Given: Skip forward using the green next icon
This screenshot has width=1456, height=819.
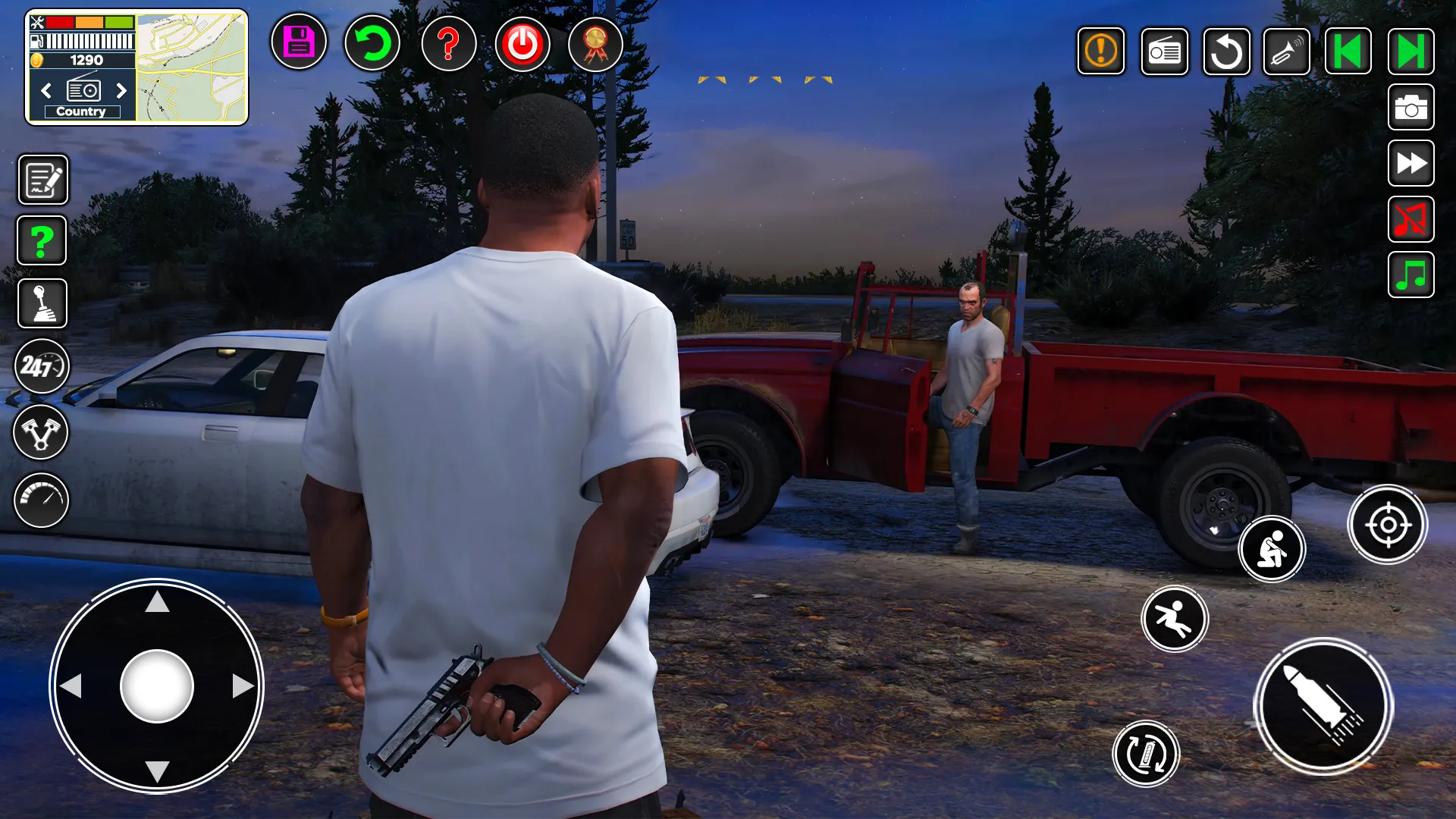Looking at the screenshot, I should pos(1410,51).
